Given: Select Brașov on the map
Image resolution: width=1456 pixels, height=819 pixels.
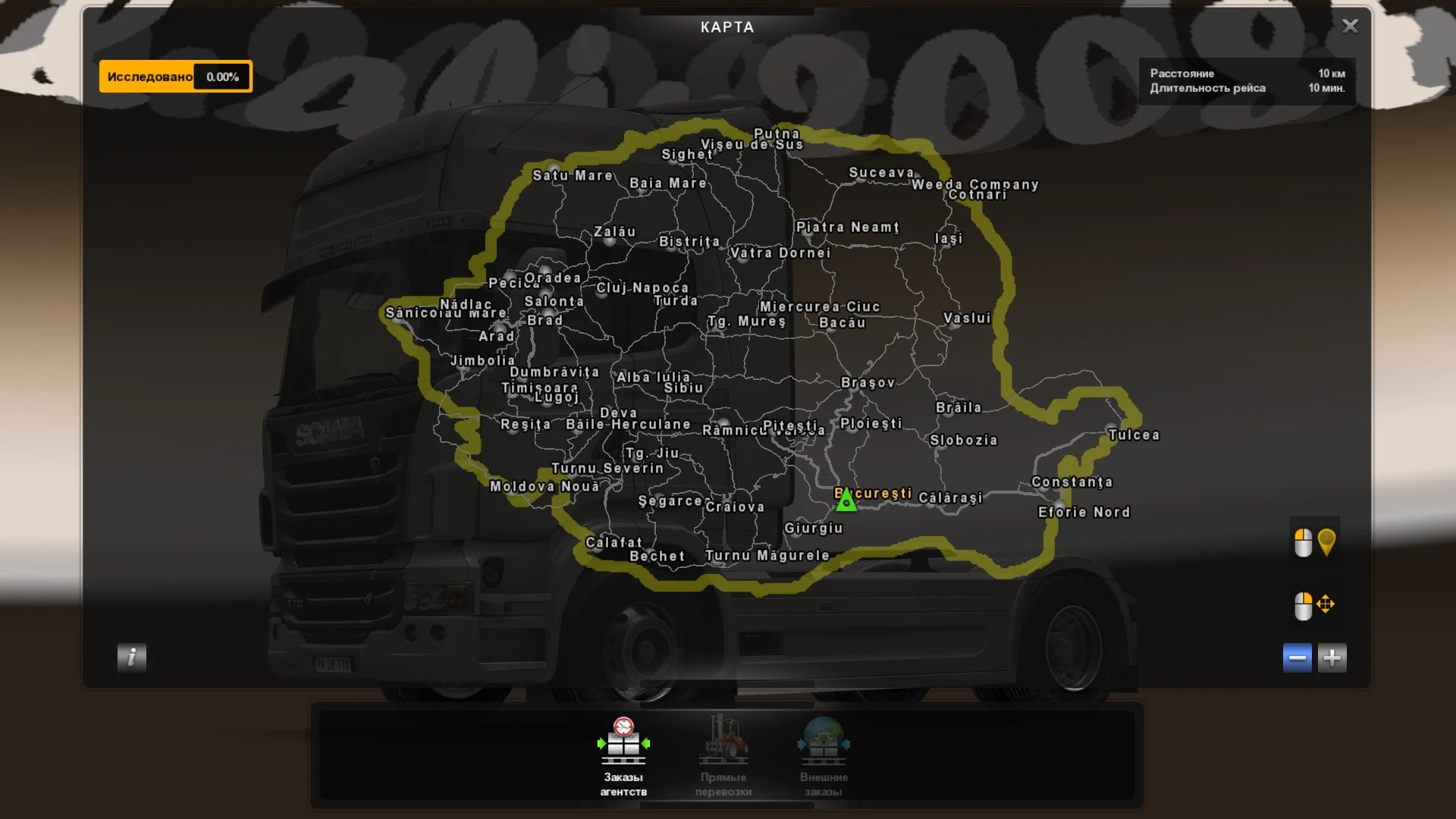Looking at the screenshot, I should pos(869,384).
